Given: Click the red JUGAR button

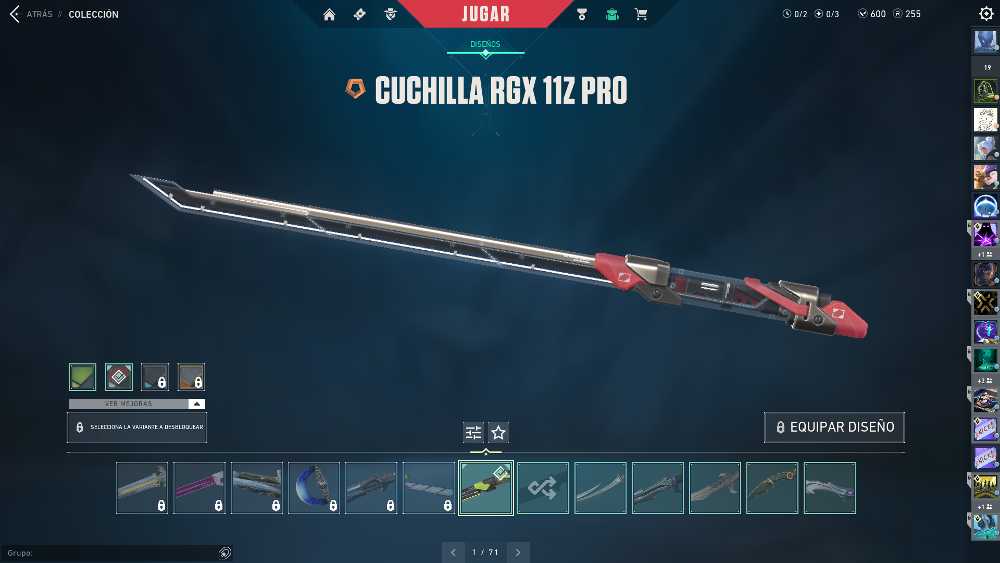Looking at the screenshot, I should click(x=486, y=14).
